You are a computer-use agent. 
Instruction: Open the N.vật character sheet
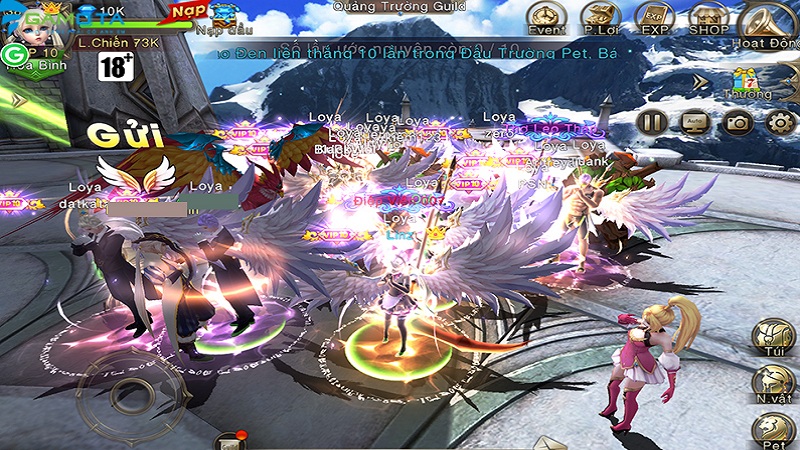coord(773,385)
